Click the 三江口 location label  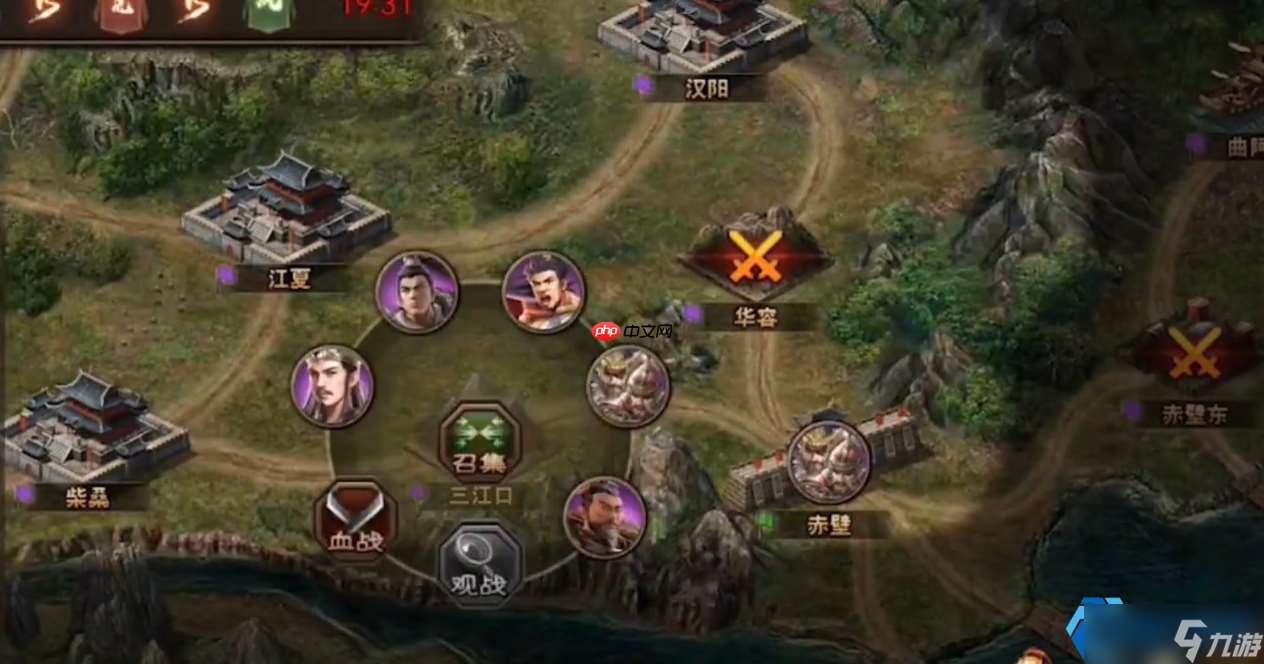click(x=480, y=494)
